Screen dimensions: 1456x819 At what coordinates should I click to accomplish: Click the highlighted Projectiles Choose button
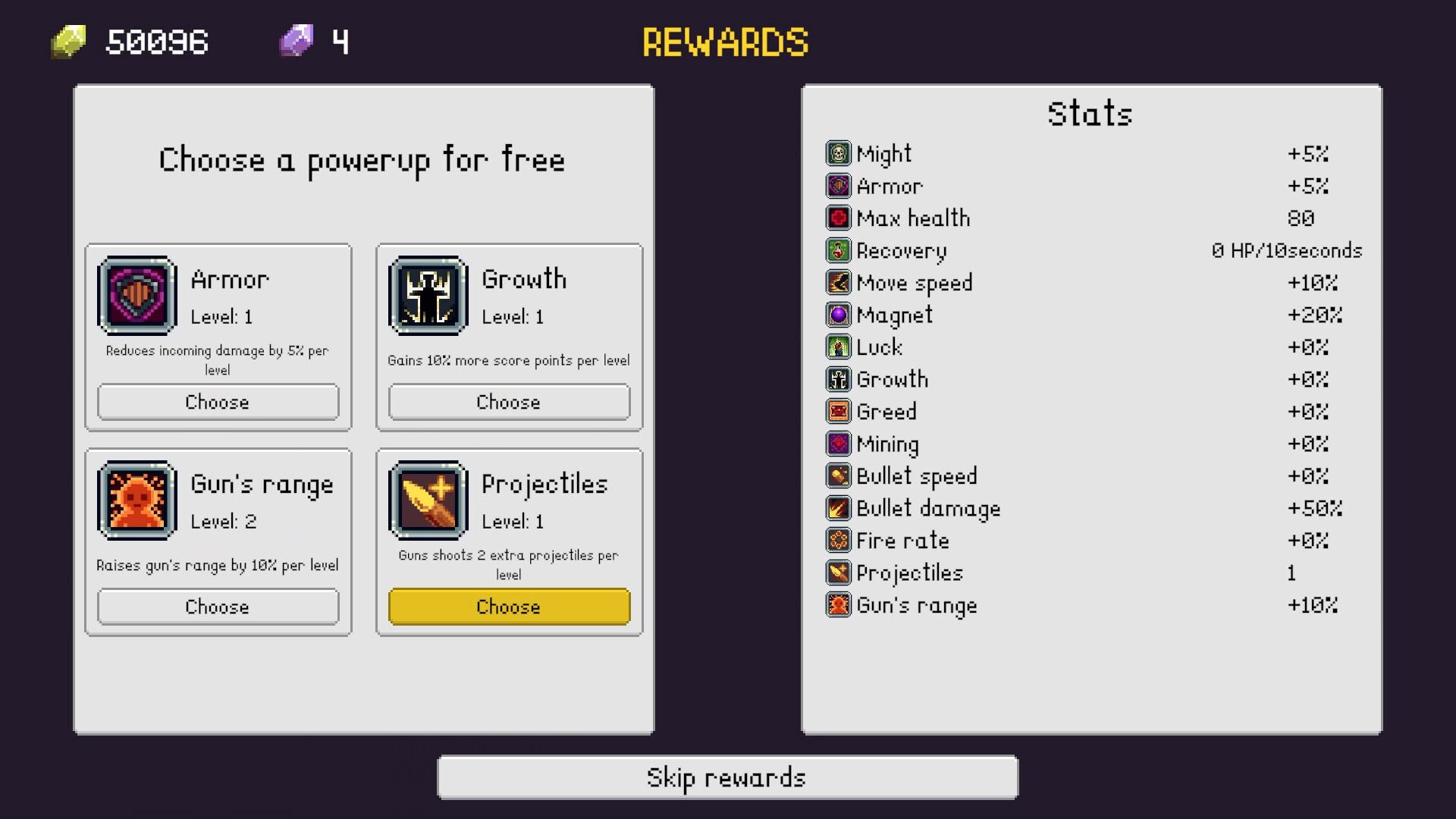509,607
